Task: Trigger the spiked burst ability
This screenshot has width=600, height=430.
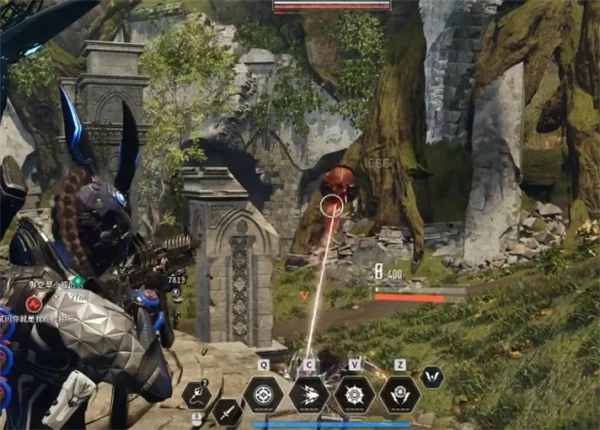Action: 354,394
